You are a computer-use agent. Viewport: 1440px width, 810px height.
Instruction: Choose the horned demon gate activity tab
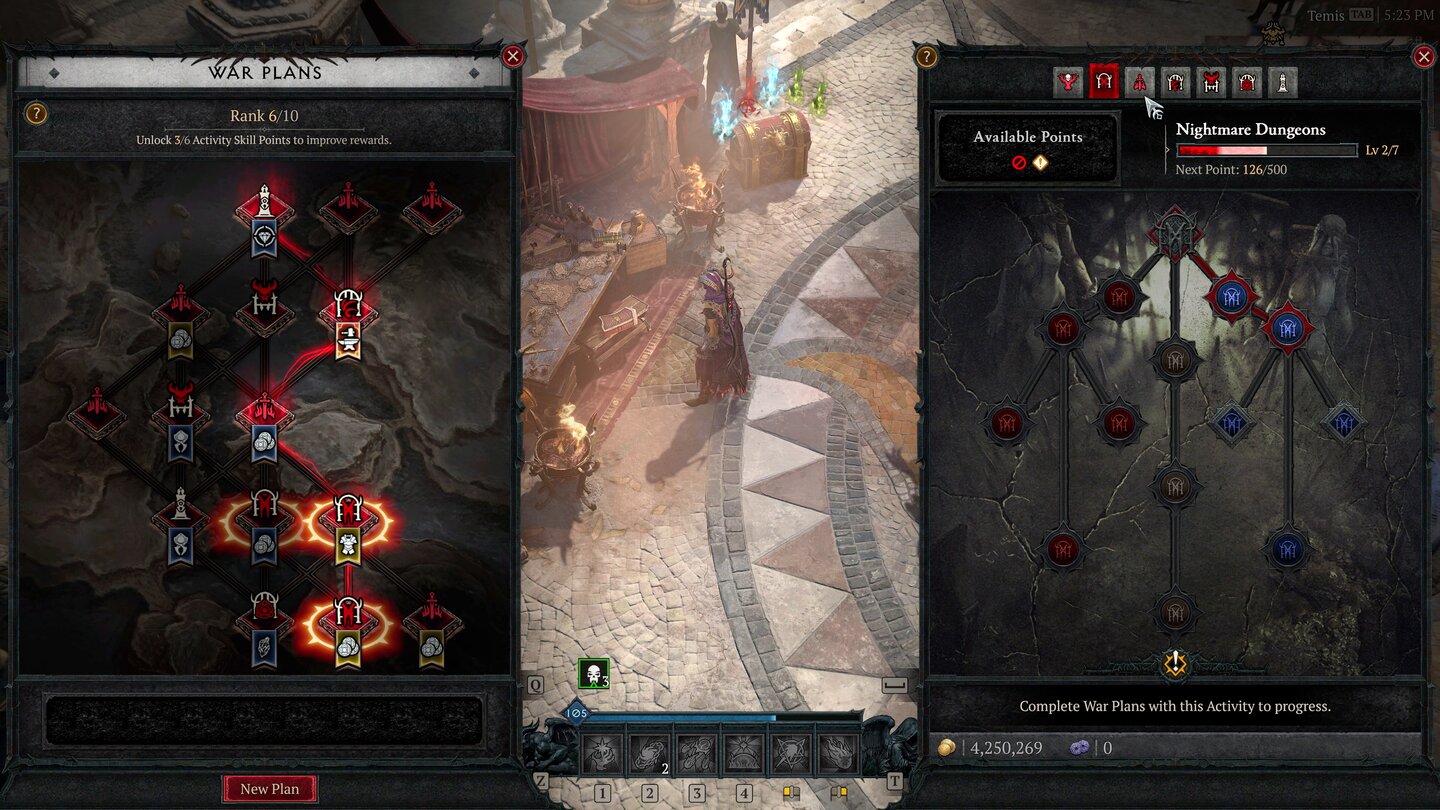1211,82
